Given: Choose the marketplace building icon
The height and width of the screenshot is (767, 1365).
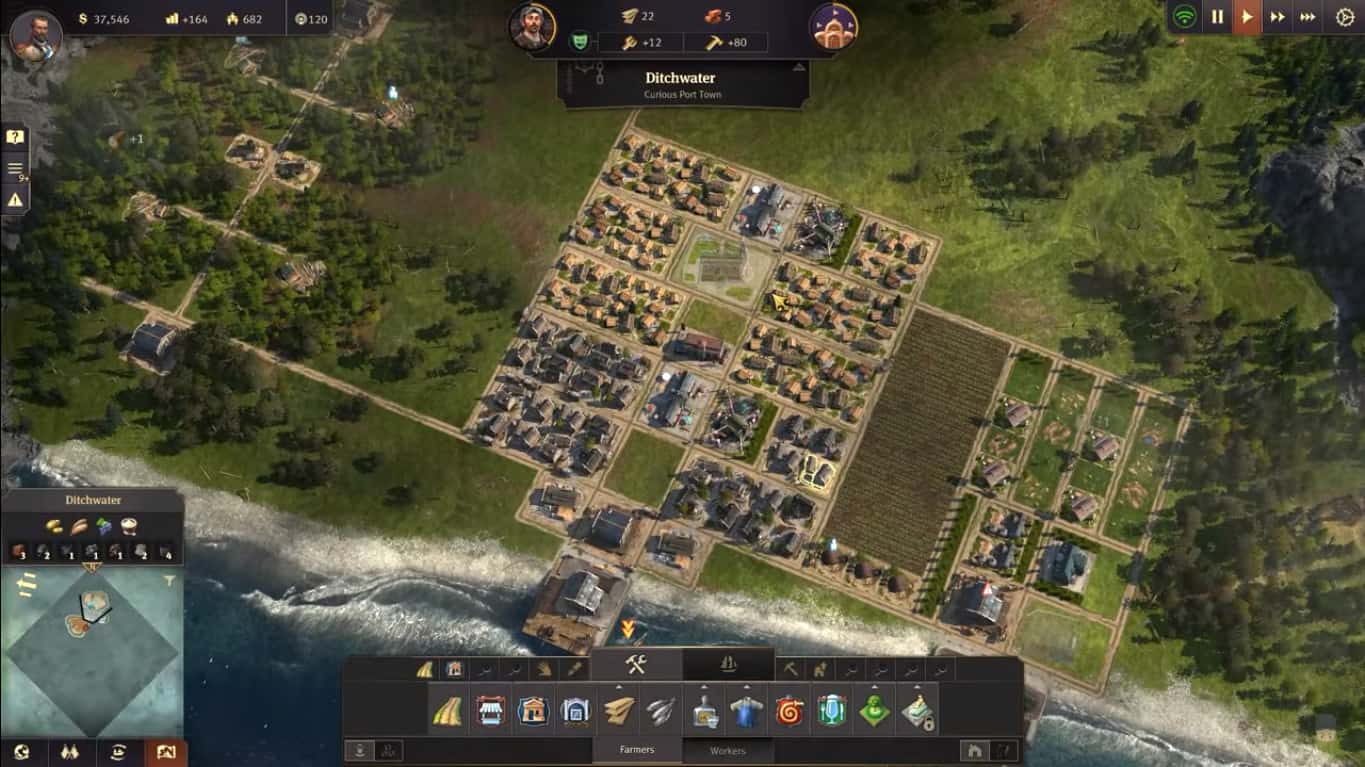Looking at the screenshot, I should pos(490,711).
